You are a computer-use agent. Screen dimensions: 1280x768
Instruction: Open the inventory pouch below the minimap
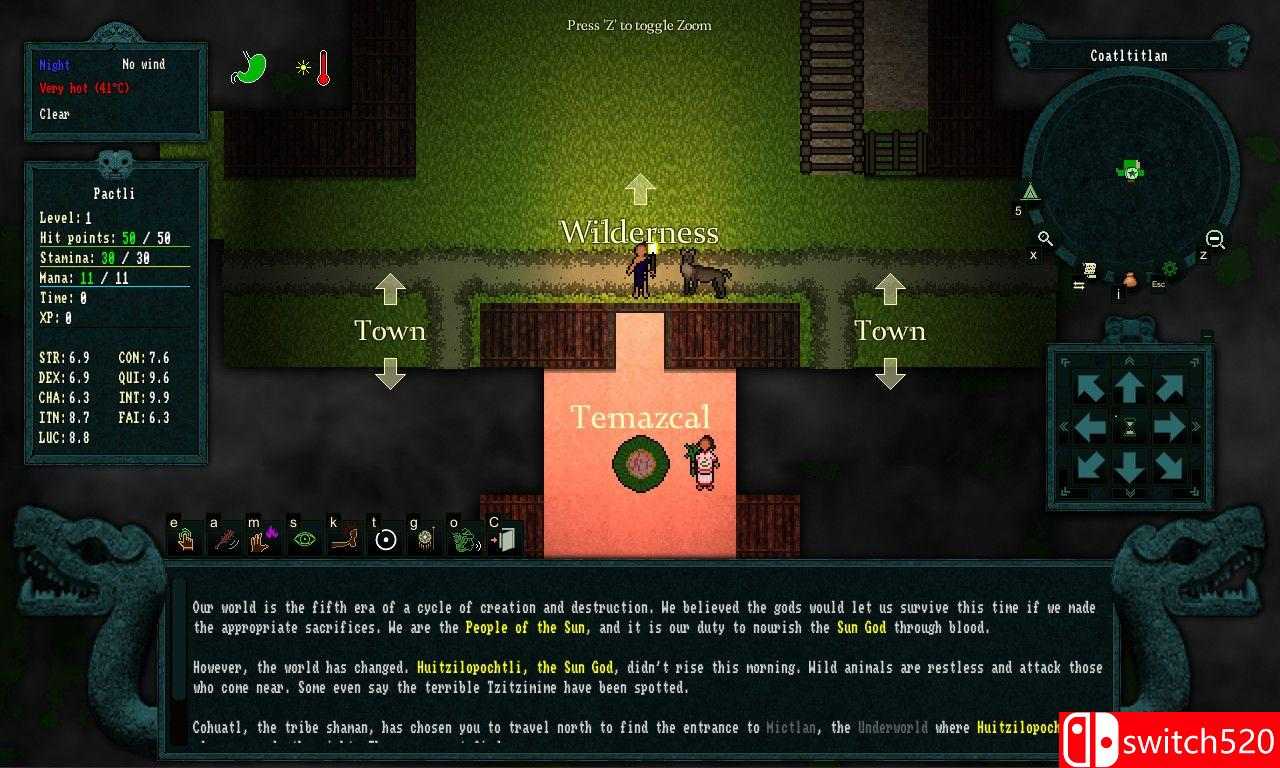click(x=1131, y=281)
